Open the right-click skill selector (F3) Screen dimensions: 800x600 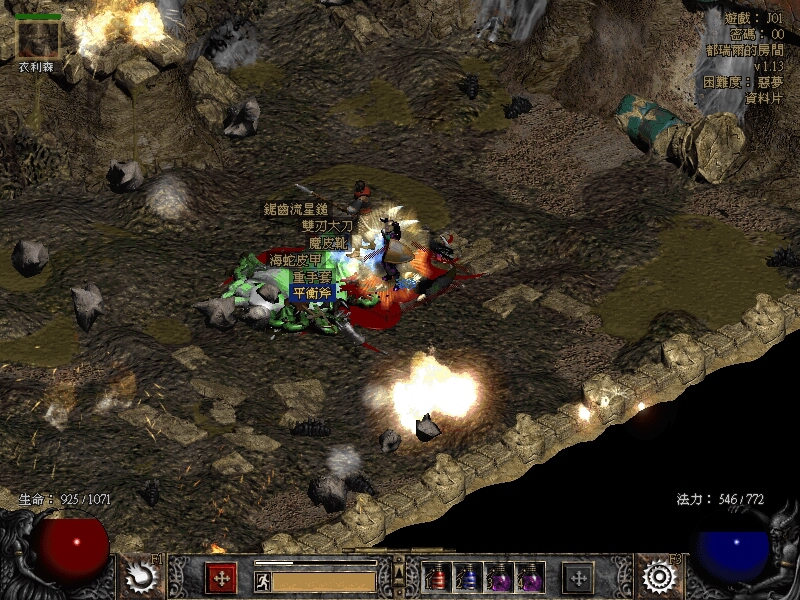(x=658, y=576)
